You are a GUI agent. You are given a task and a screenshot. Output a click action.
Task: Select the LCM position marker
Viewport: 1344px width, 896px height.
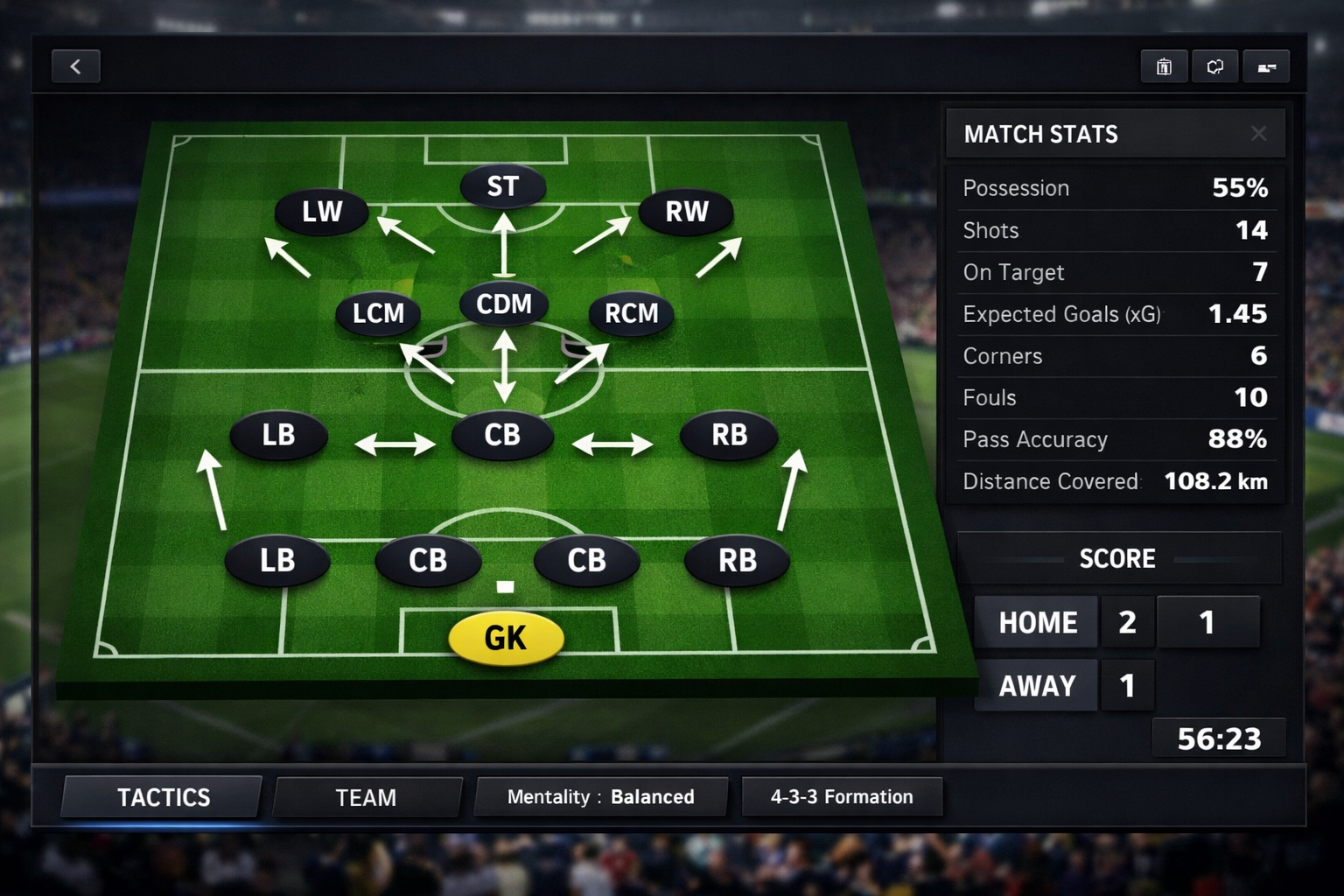pyautogui.click(x=379, y=313)
